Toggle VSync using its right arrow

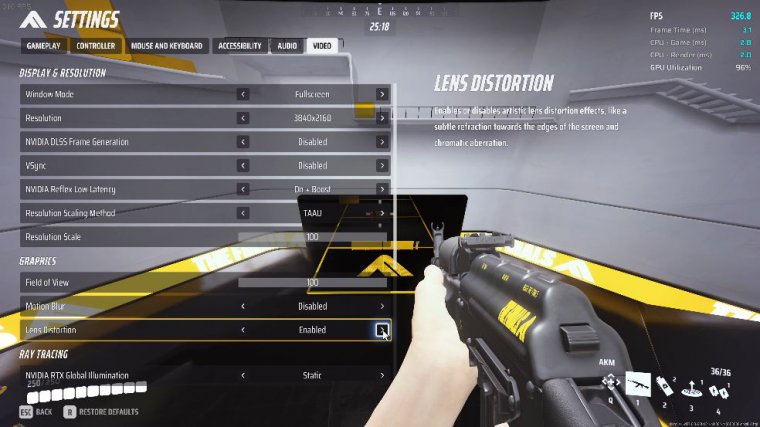tap(382, 166)
